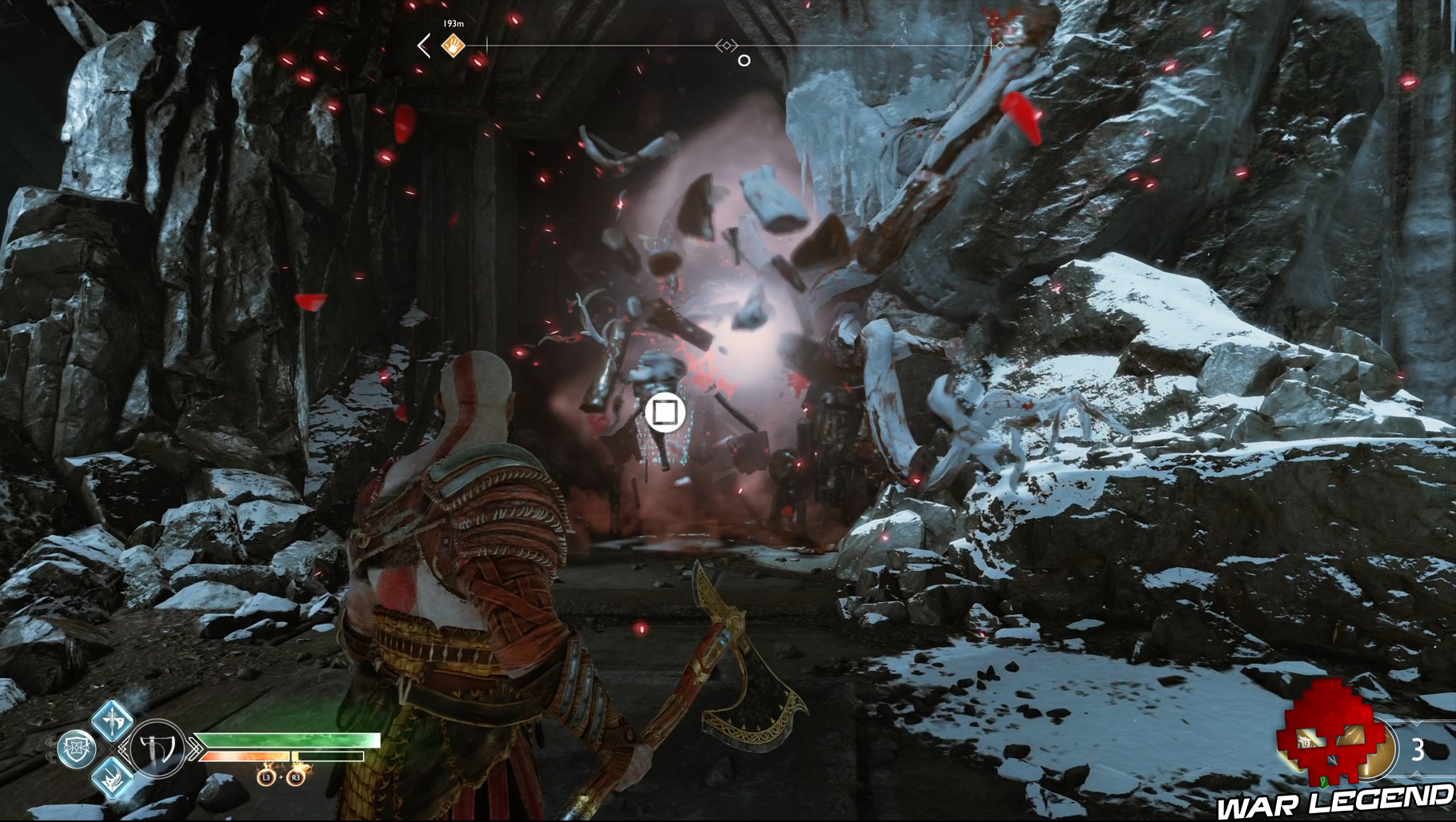Click the R3 stick prompt icon
Screen dimensions: 1456x822
296,778
